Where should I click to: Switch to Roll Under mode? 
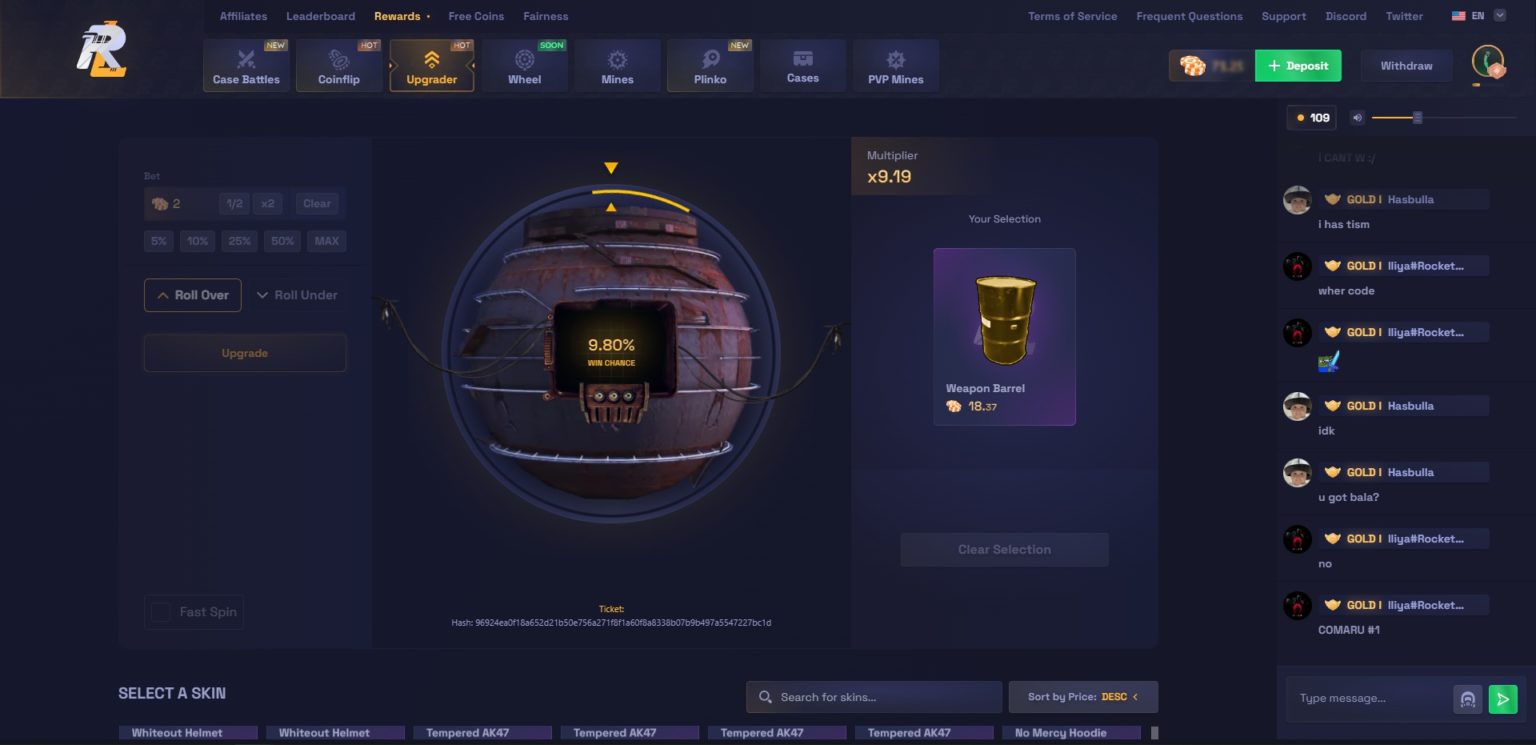coord(298,294)
